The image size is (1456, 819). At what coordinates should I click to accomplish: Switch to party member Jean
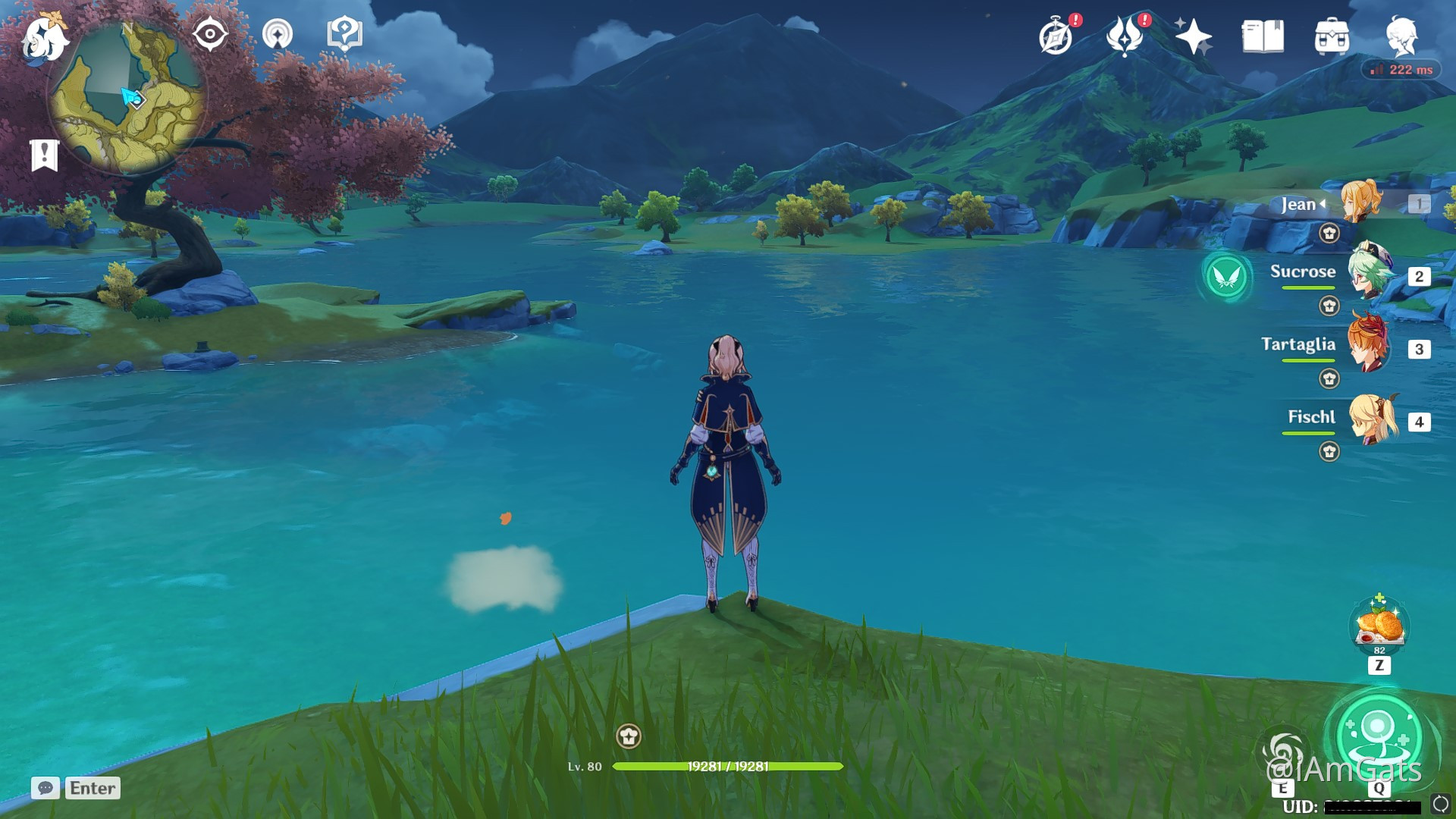[1363, 203]
